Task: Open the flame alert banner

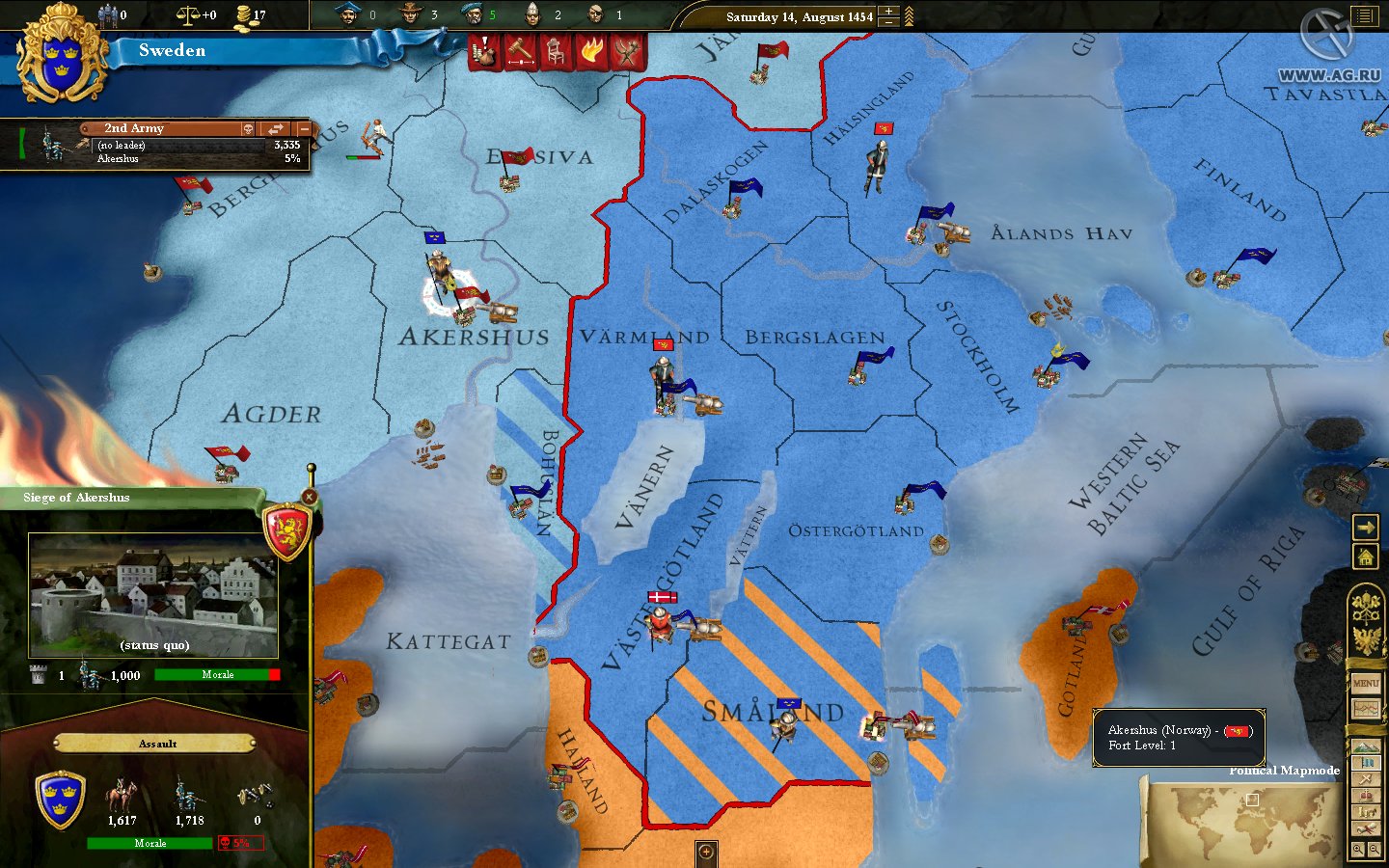Action: (x=592, y=52)
